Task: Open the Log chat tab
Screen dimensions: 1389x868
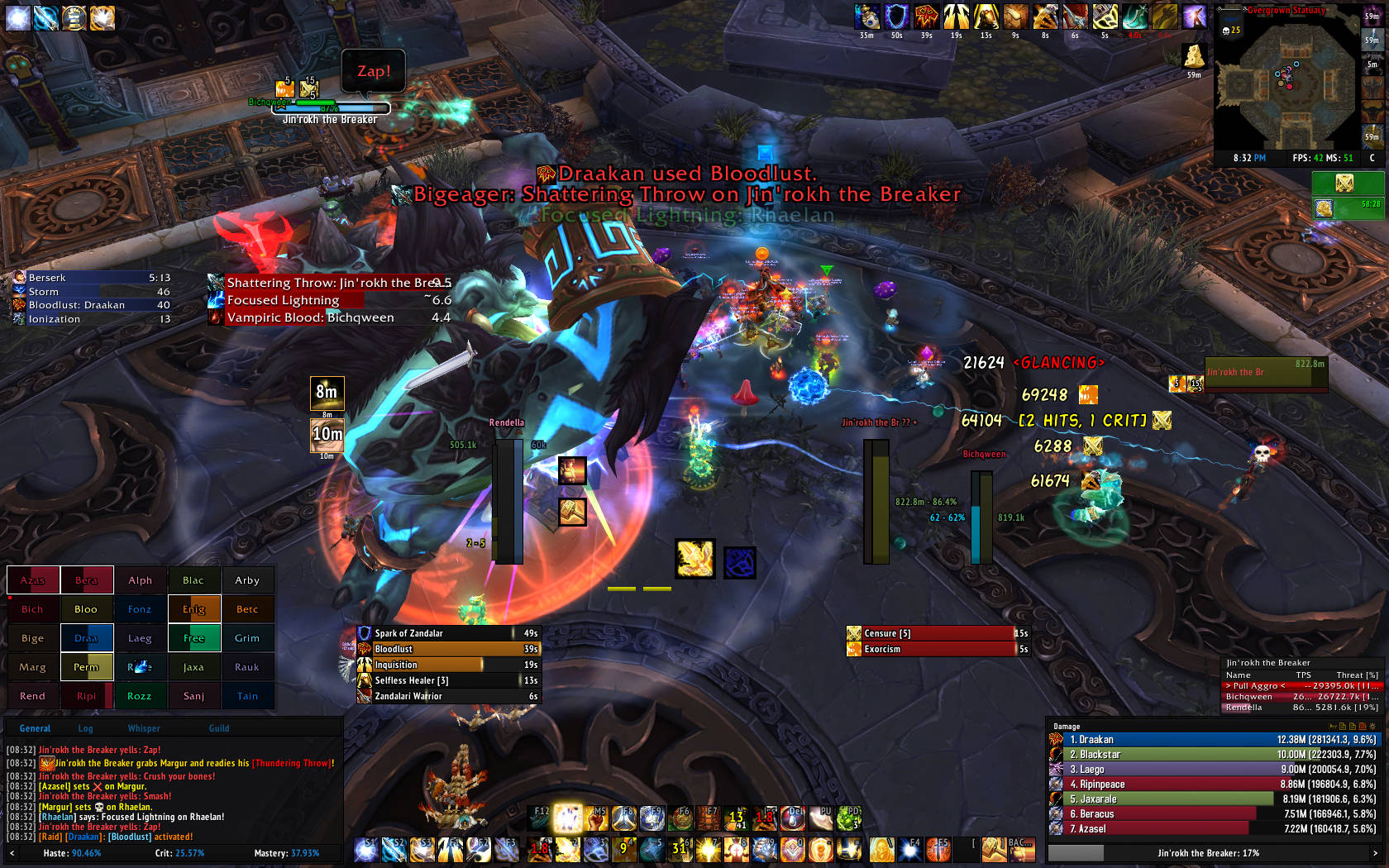Action: pos(85,728)
